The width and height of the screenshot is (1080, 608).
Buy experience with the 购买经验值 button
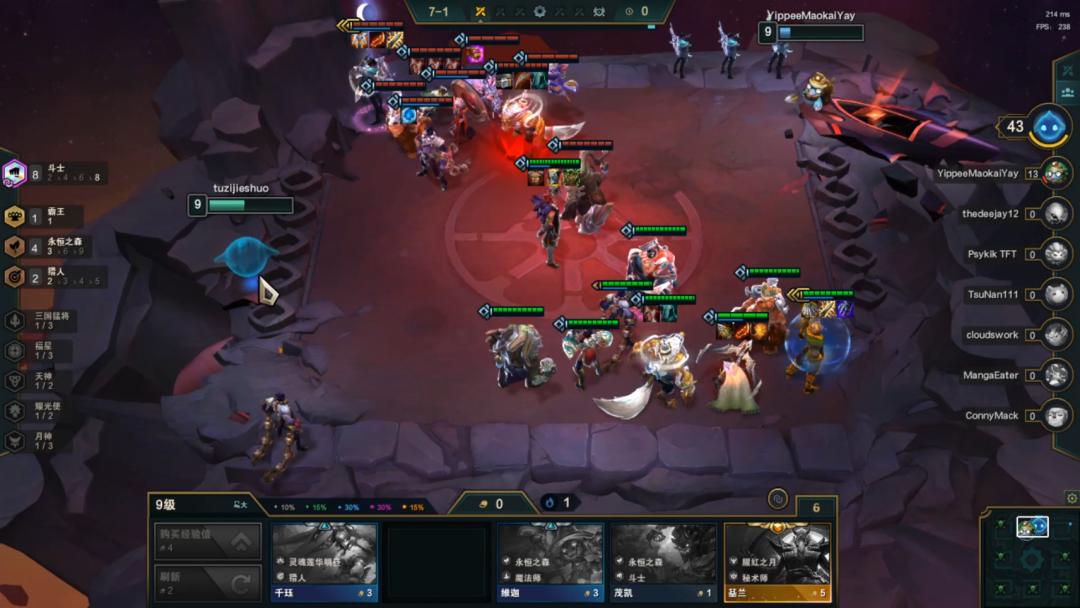click(x=208, y=541)
